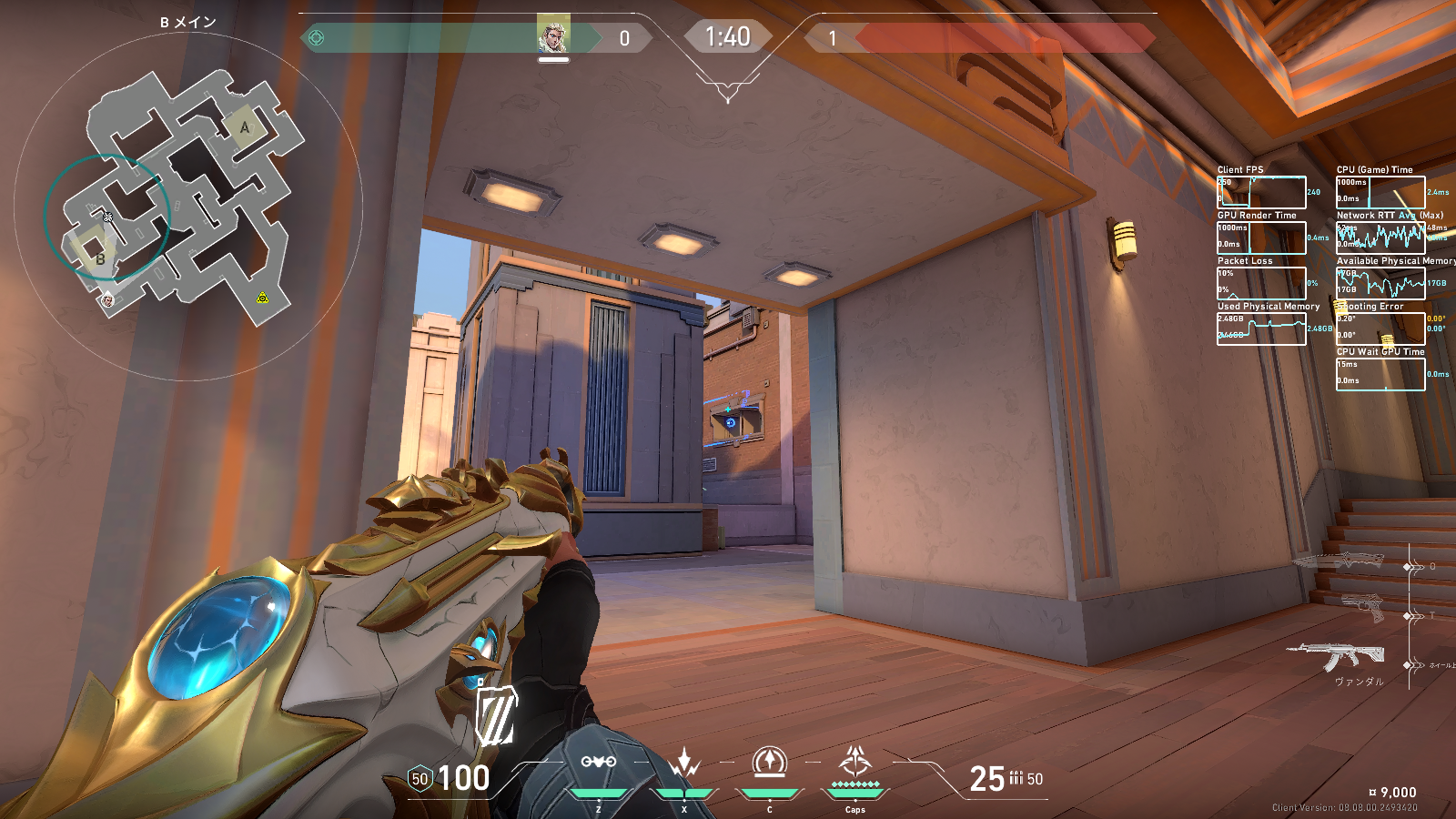
Task: Select the B site marker on minimap
Action: point(99,259)
